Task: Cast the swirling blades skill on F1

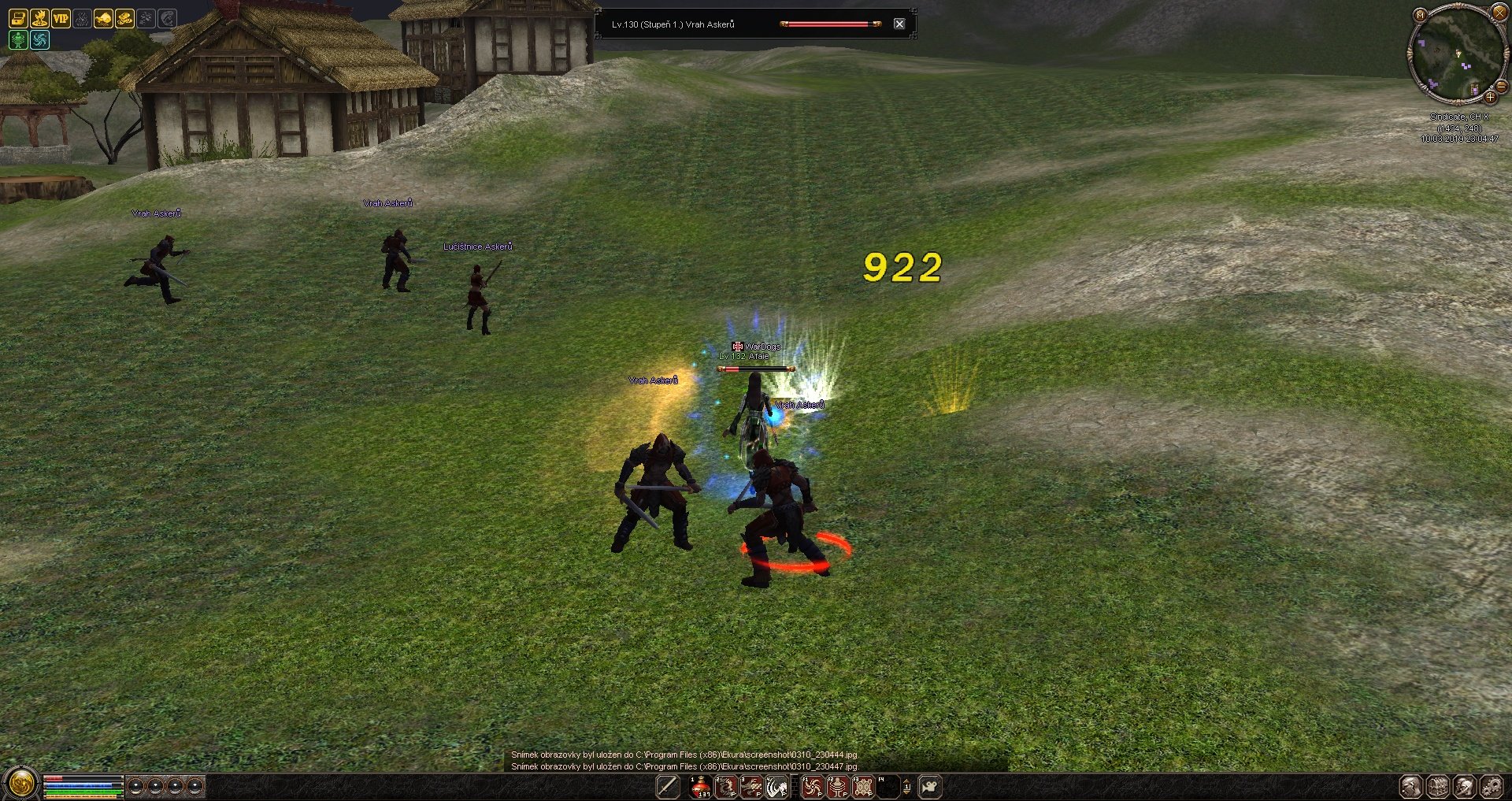Action: (x=812, y=786)
